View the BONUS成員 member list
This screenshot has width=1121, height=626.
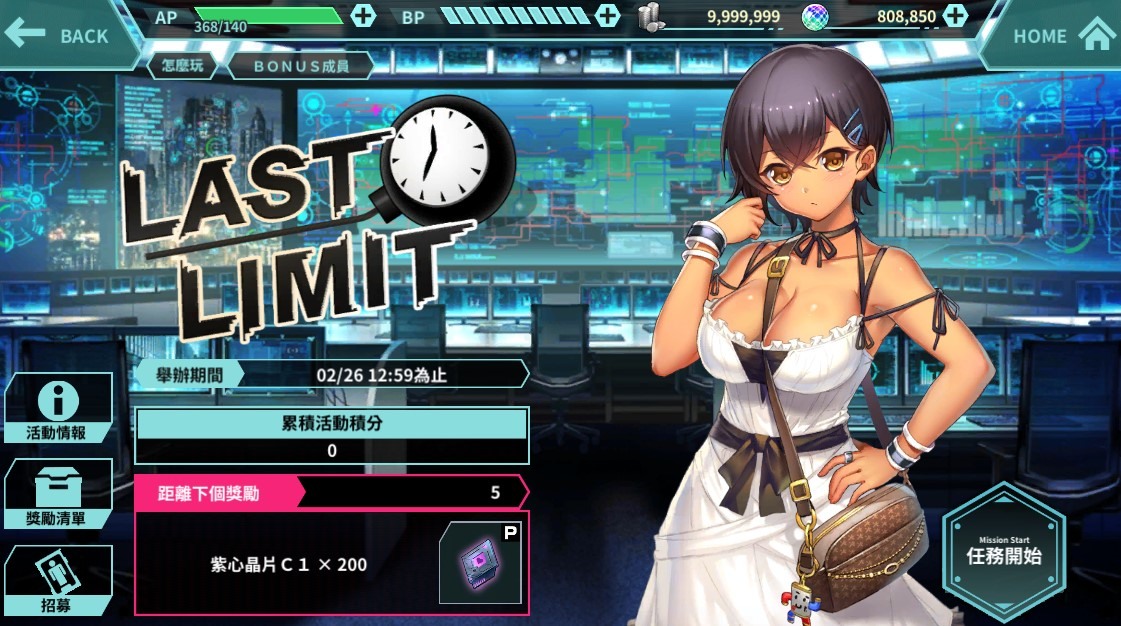tap(300, 66)
